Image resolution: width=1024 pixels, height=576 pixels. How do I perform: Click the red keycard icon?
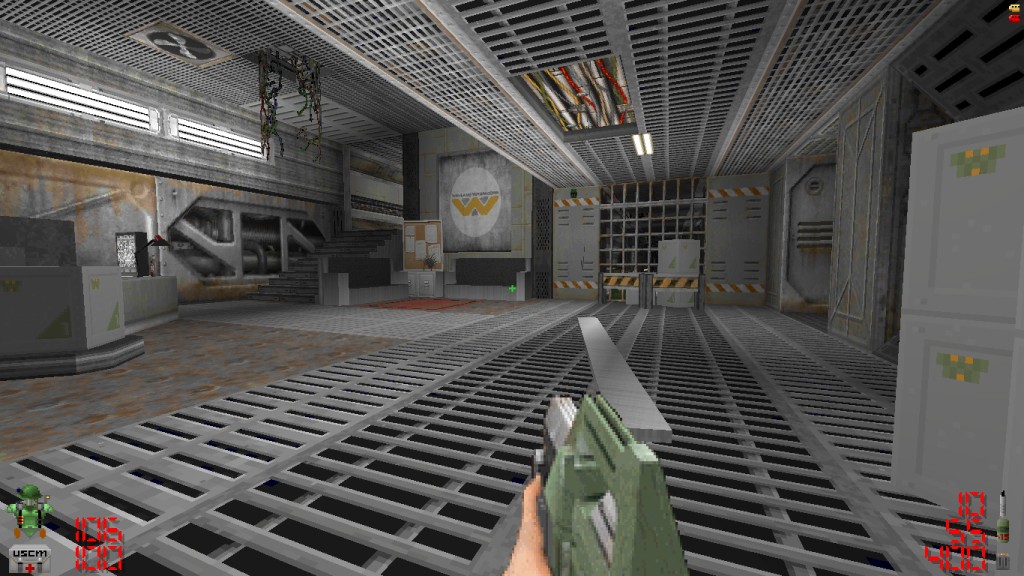[1013, 20]
